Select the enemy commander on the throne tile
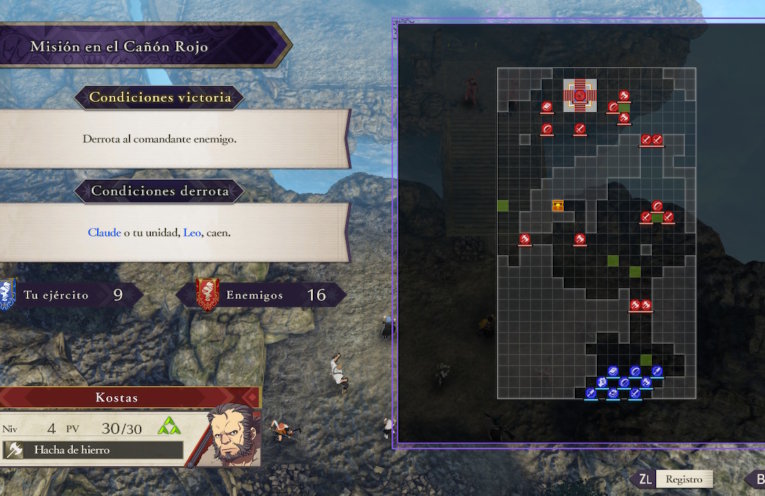 pyautogui.click(x=579, y=96)
